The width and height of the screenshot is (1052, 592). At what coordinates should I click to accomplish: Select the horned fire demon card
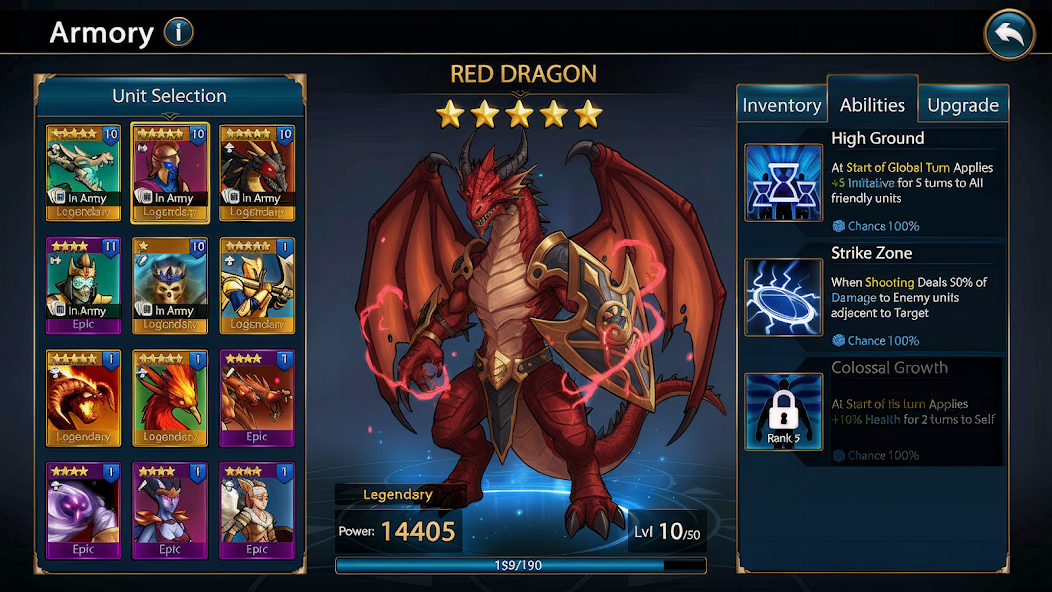point(83,397)
